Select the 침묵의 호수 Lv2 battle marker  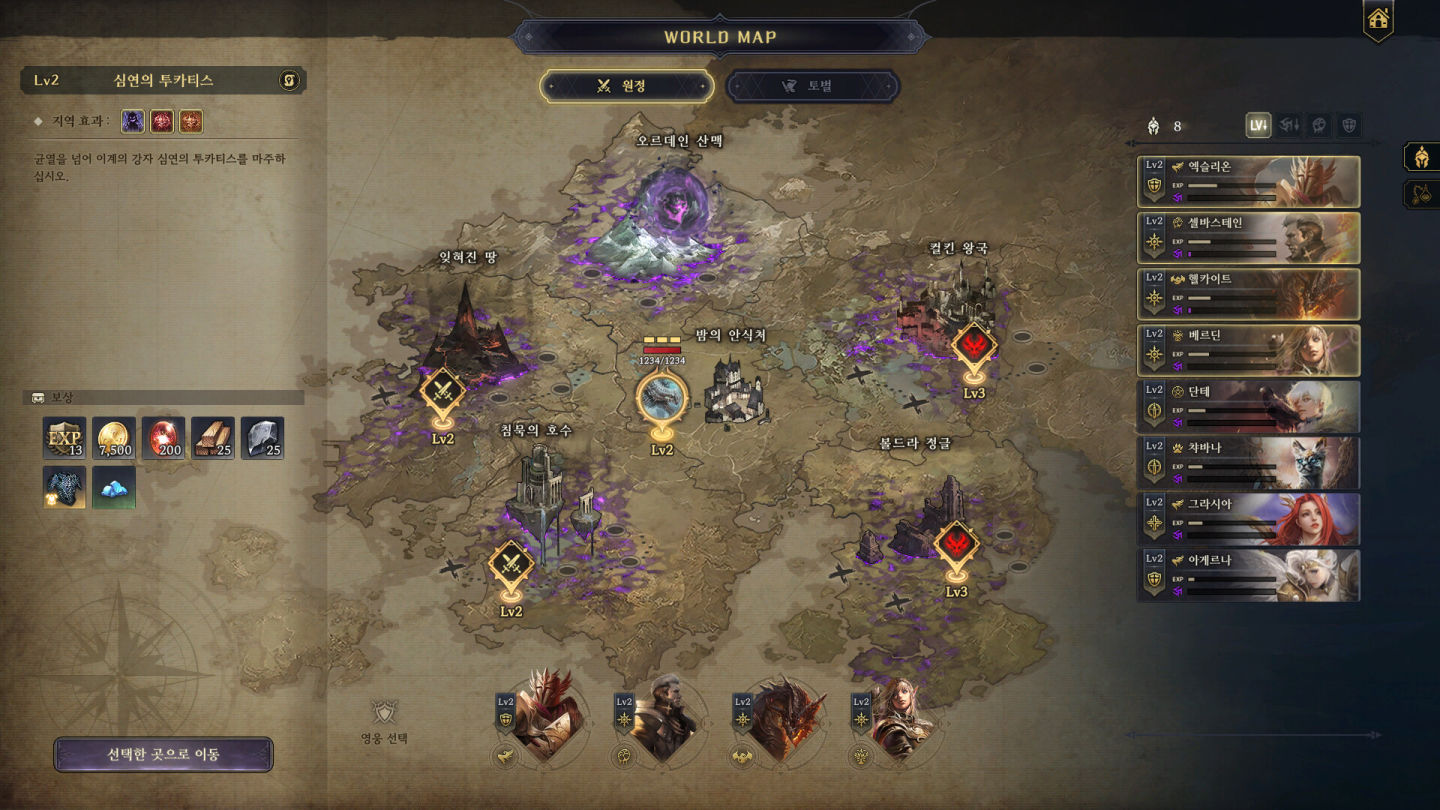coord(511,565)
